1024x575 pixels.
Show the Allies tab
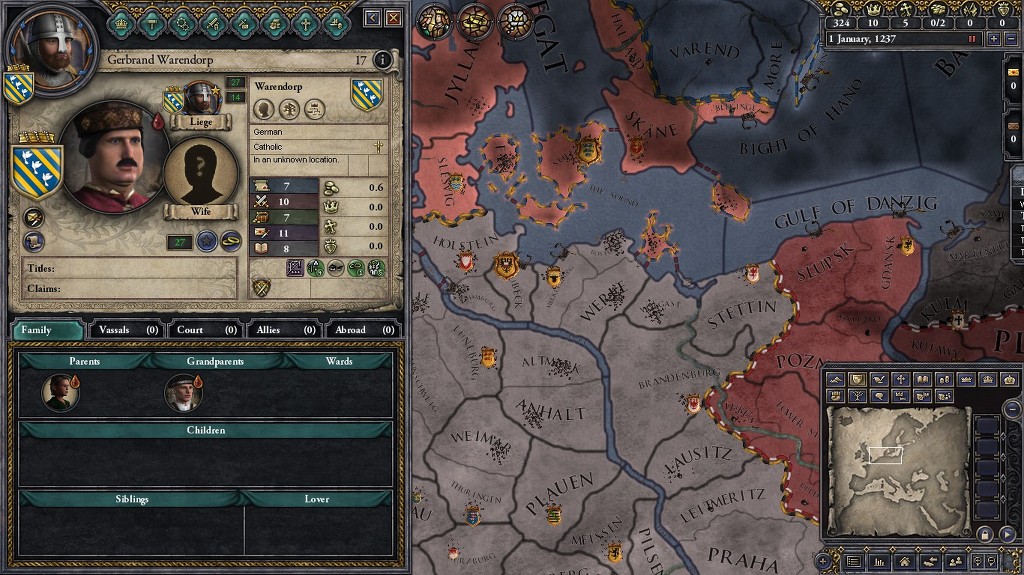point(283,329)
